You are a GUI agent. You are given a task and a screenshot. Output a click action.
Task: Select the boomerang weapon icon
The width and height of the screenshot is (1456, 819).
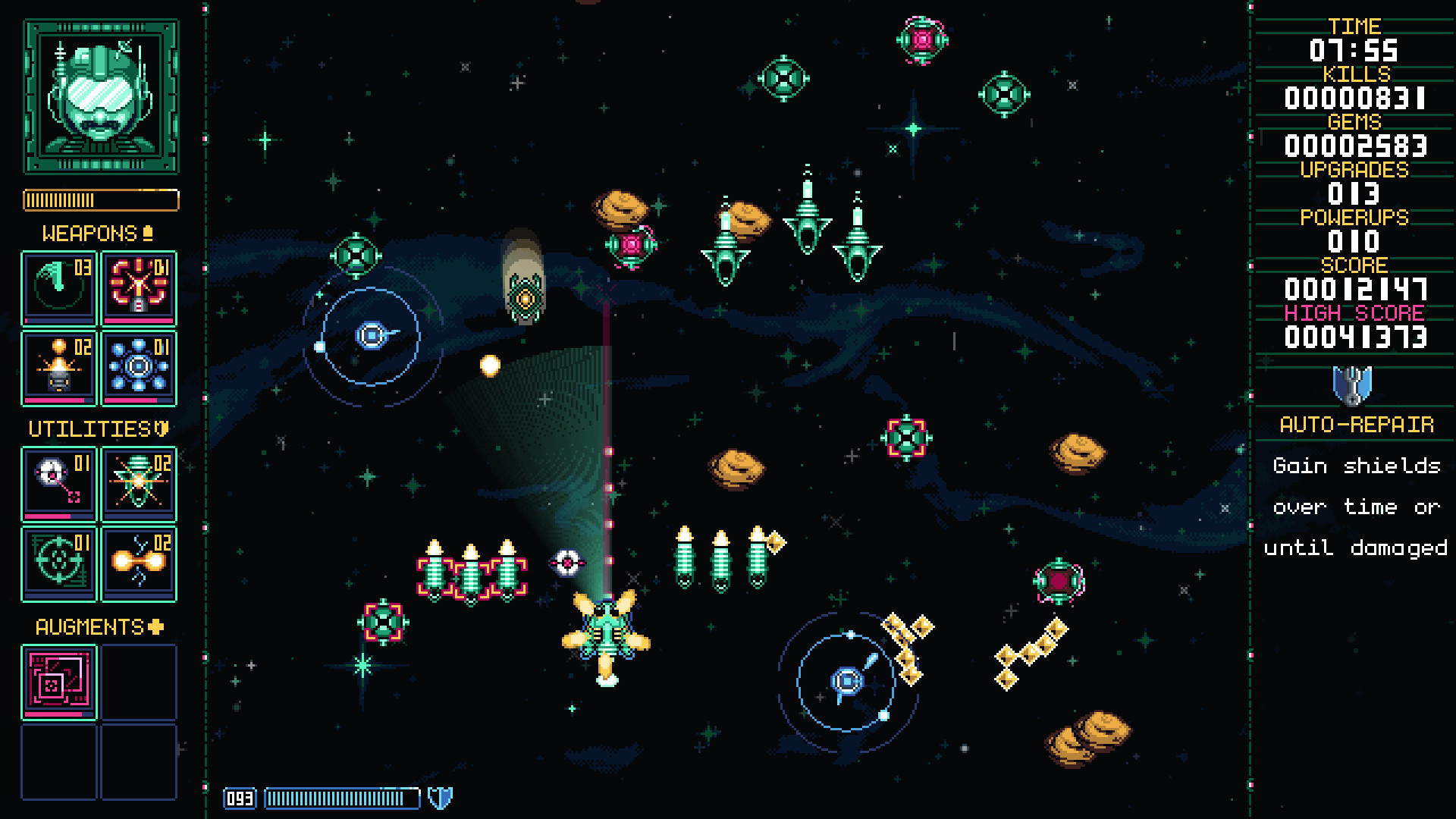click(x=58, y=288)
